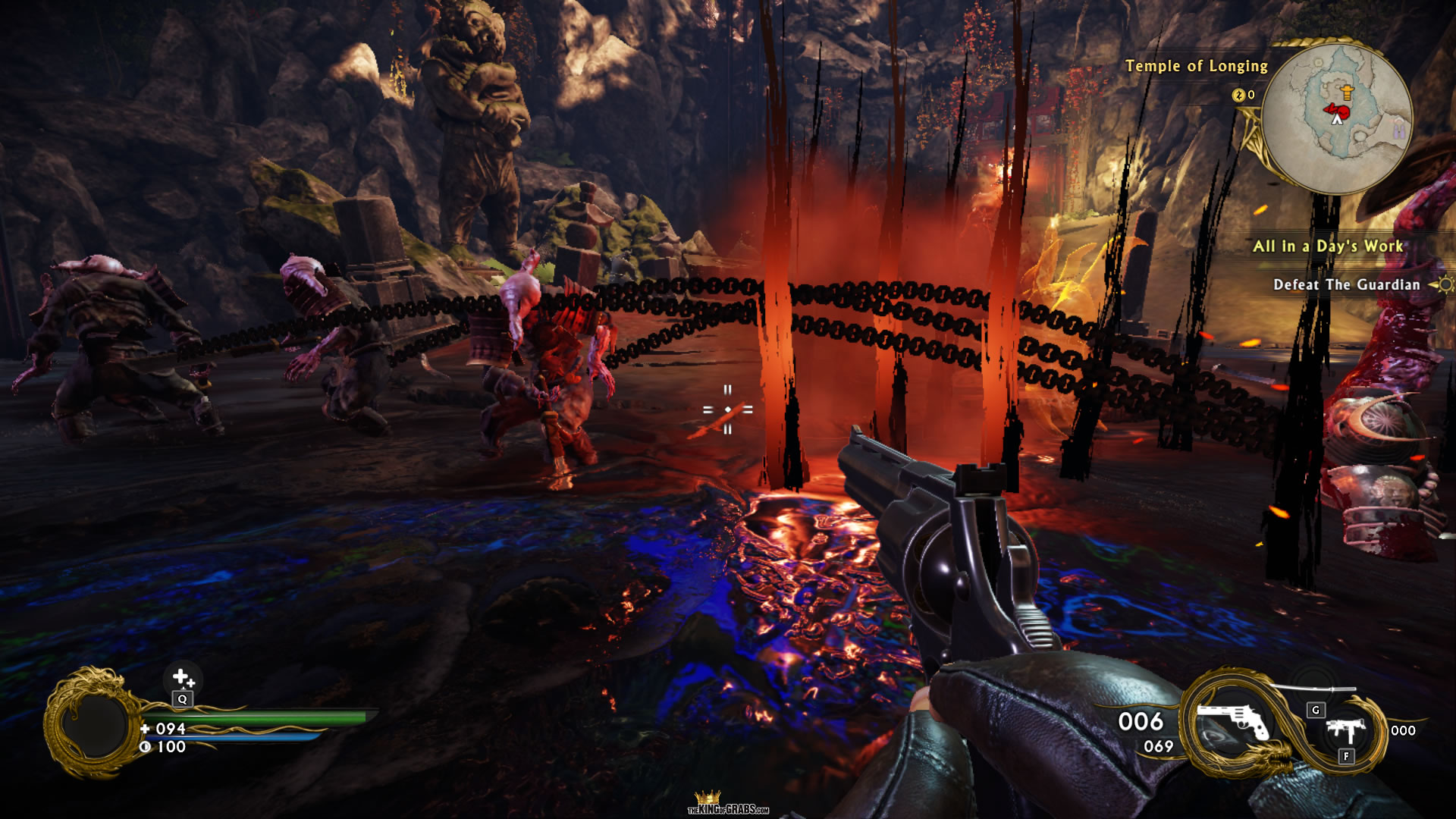Viewport: 1456px width, 819px height.
Task: Click the Temple of Longing location label
Action: [1196, 66]
